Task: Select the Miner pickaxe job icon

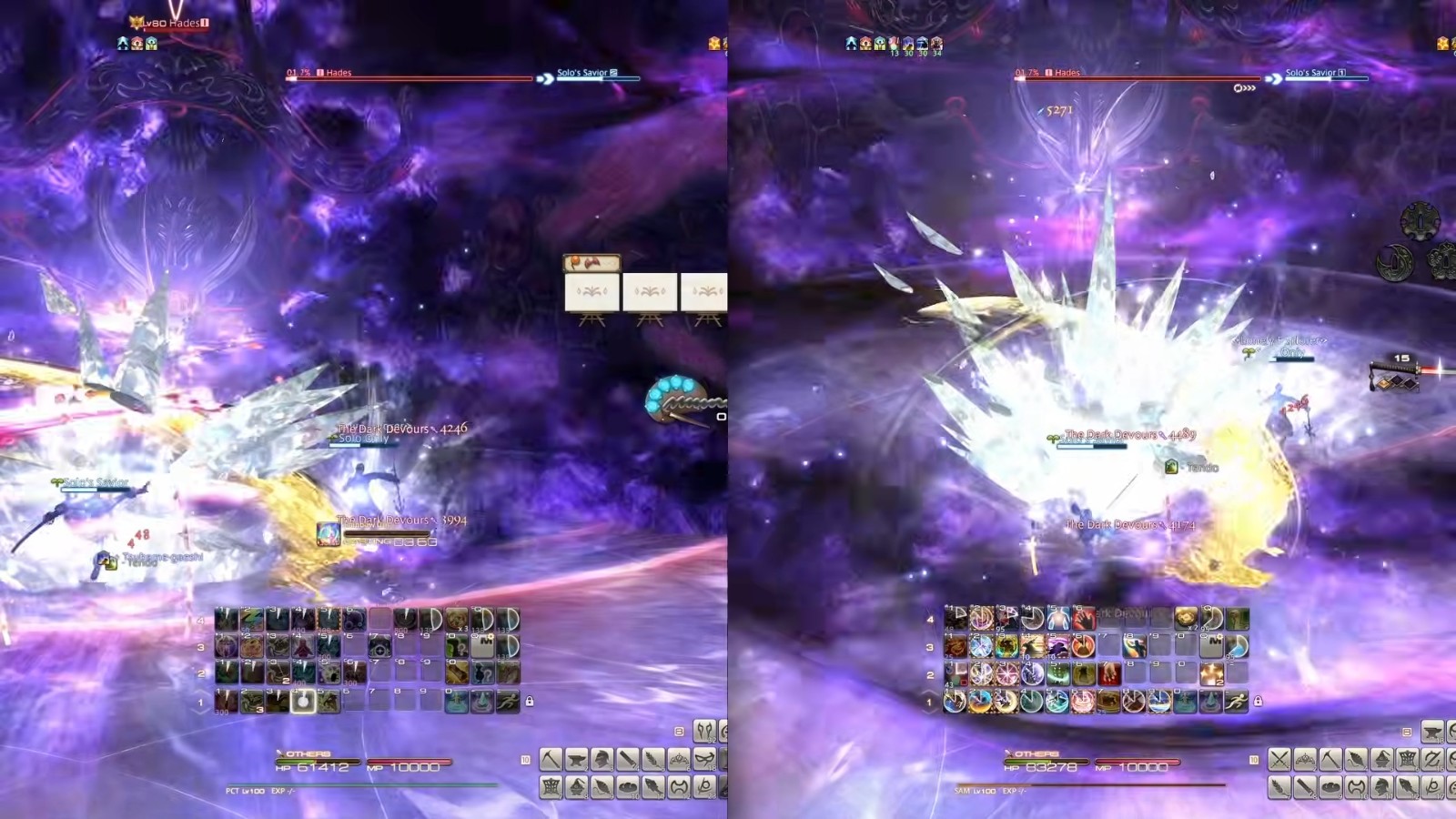Action: point(550,760)
